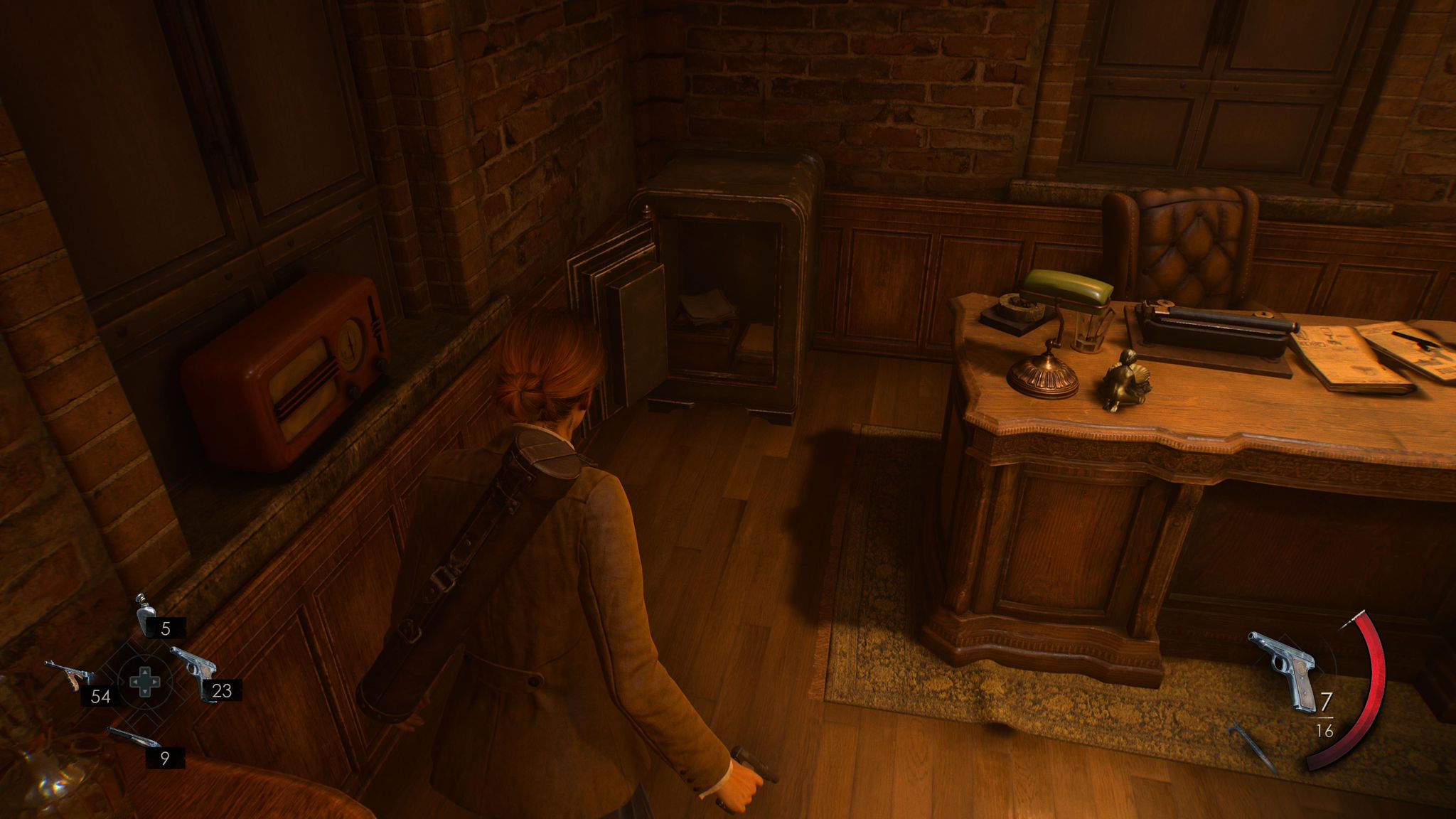Select the healing flask quick slot

146,615
